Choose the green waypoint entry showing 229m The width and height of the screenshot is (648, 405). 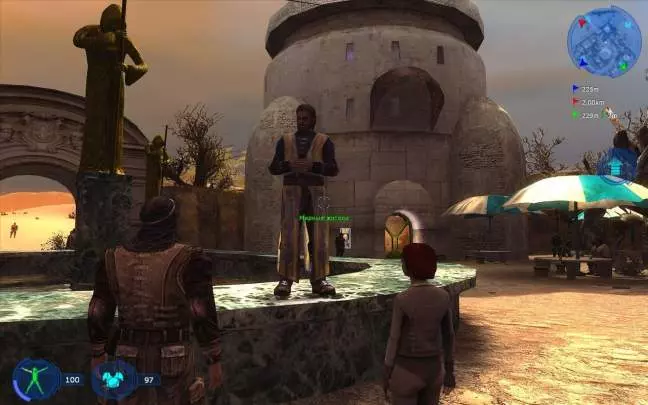pyautogui.click(x=585, y=115)
